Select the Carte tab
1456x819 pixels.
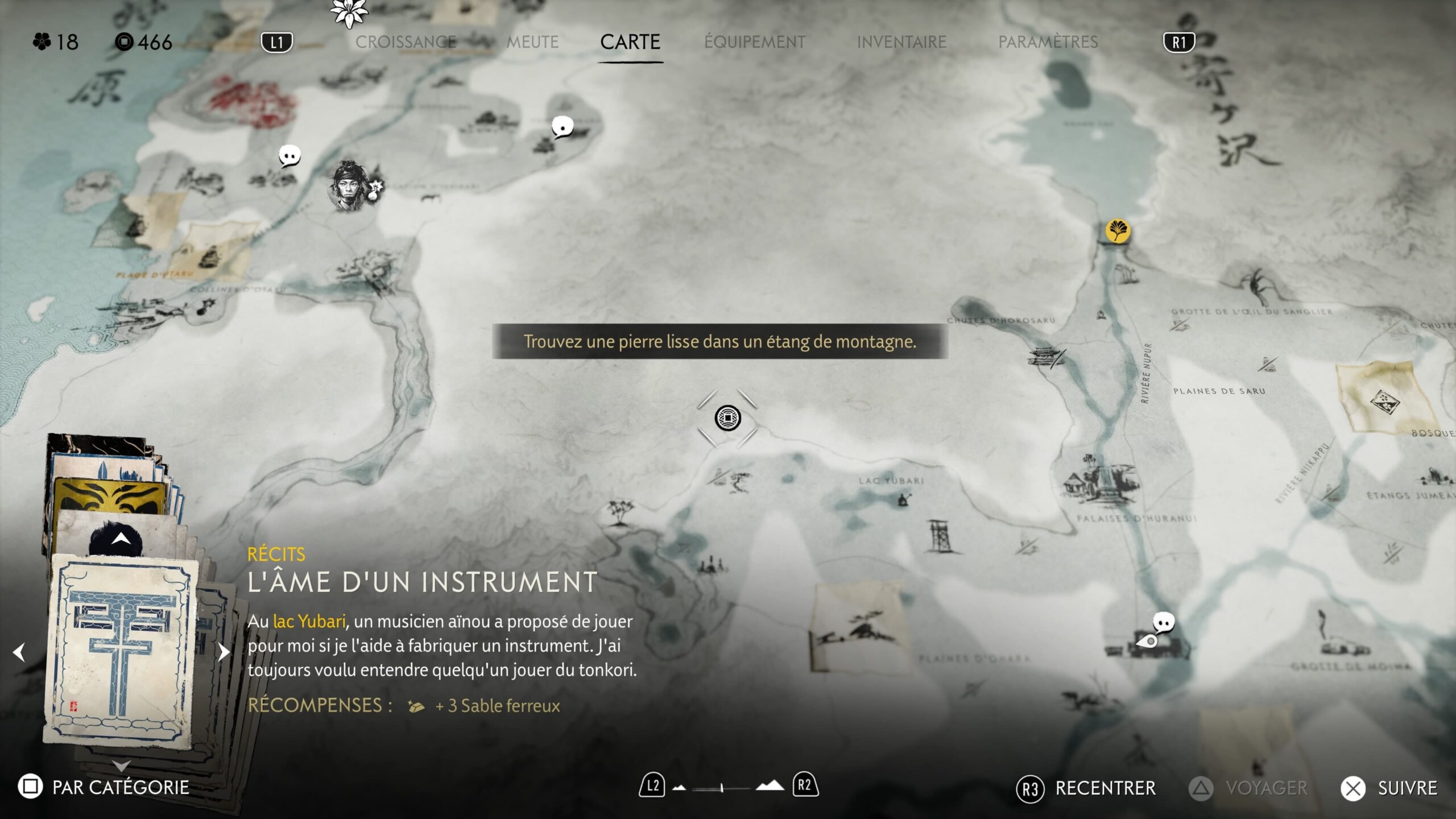pos(630,42)
